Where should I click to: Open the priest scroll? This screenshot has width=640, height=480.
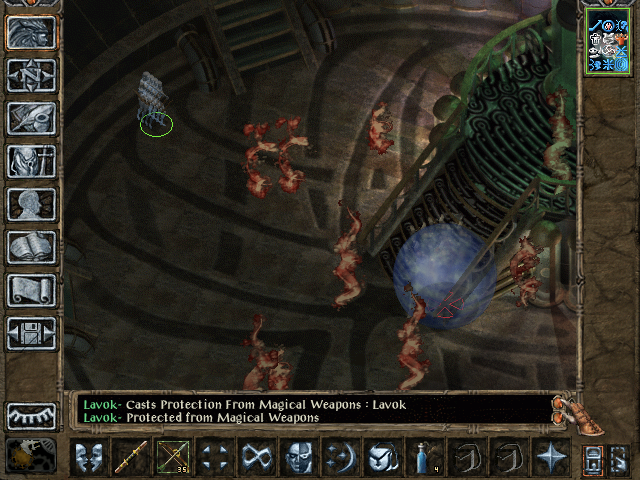click(31, 290)
